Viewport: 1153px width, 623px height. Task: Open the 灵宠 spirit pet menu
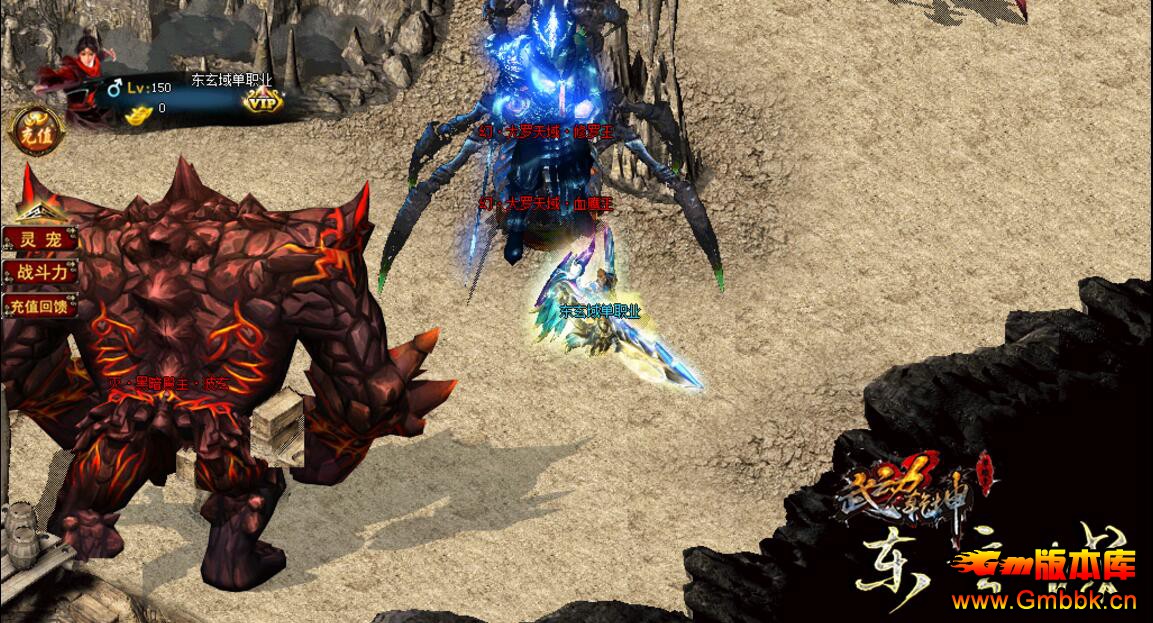40,240
